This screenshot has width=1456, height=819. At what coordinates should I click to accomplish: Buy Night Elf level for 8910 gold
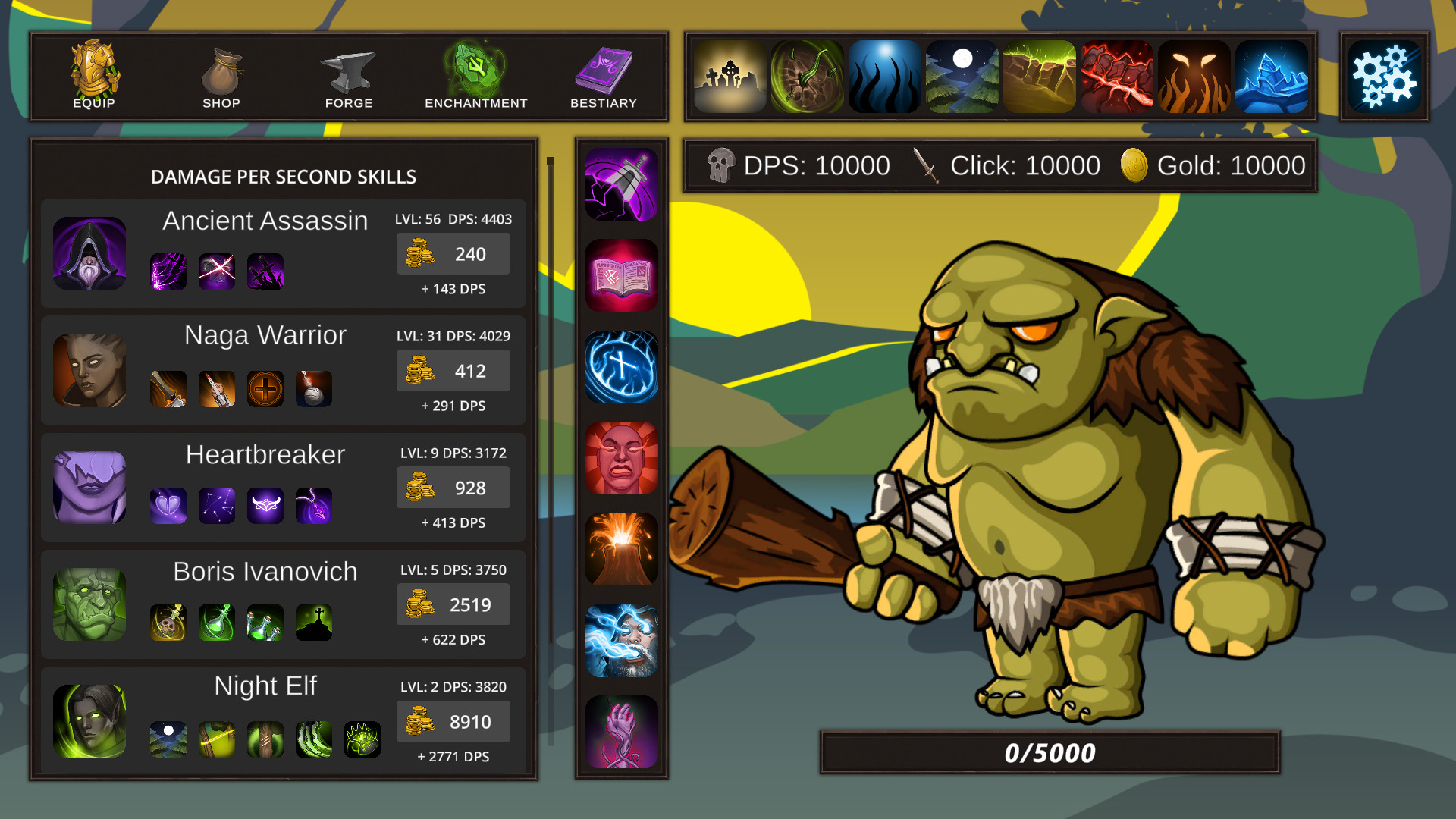coord(452,721)
